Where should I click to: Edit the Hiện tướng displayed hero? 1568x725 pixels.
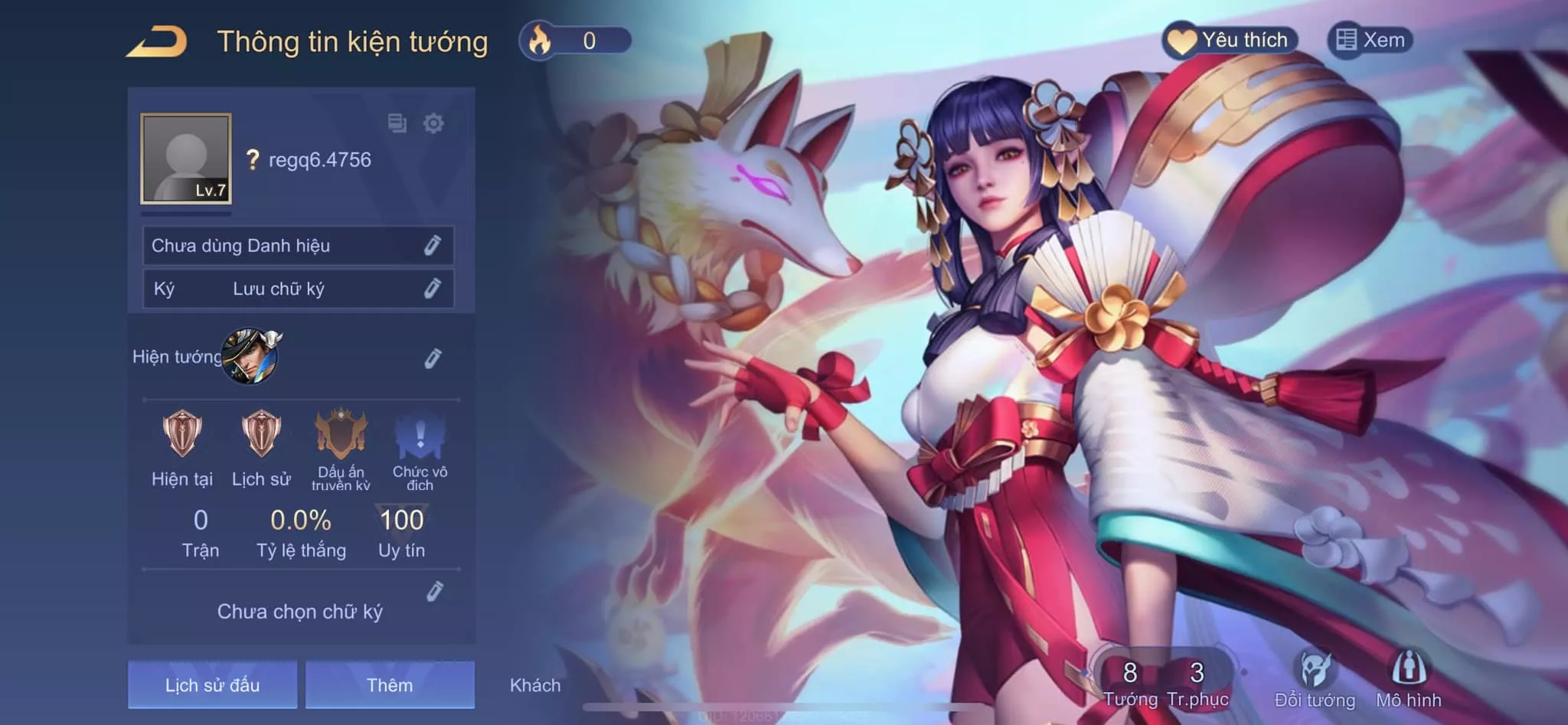(x=433, y=358)
